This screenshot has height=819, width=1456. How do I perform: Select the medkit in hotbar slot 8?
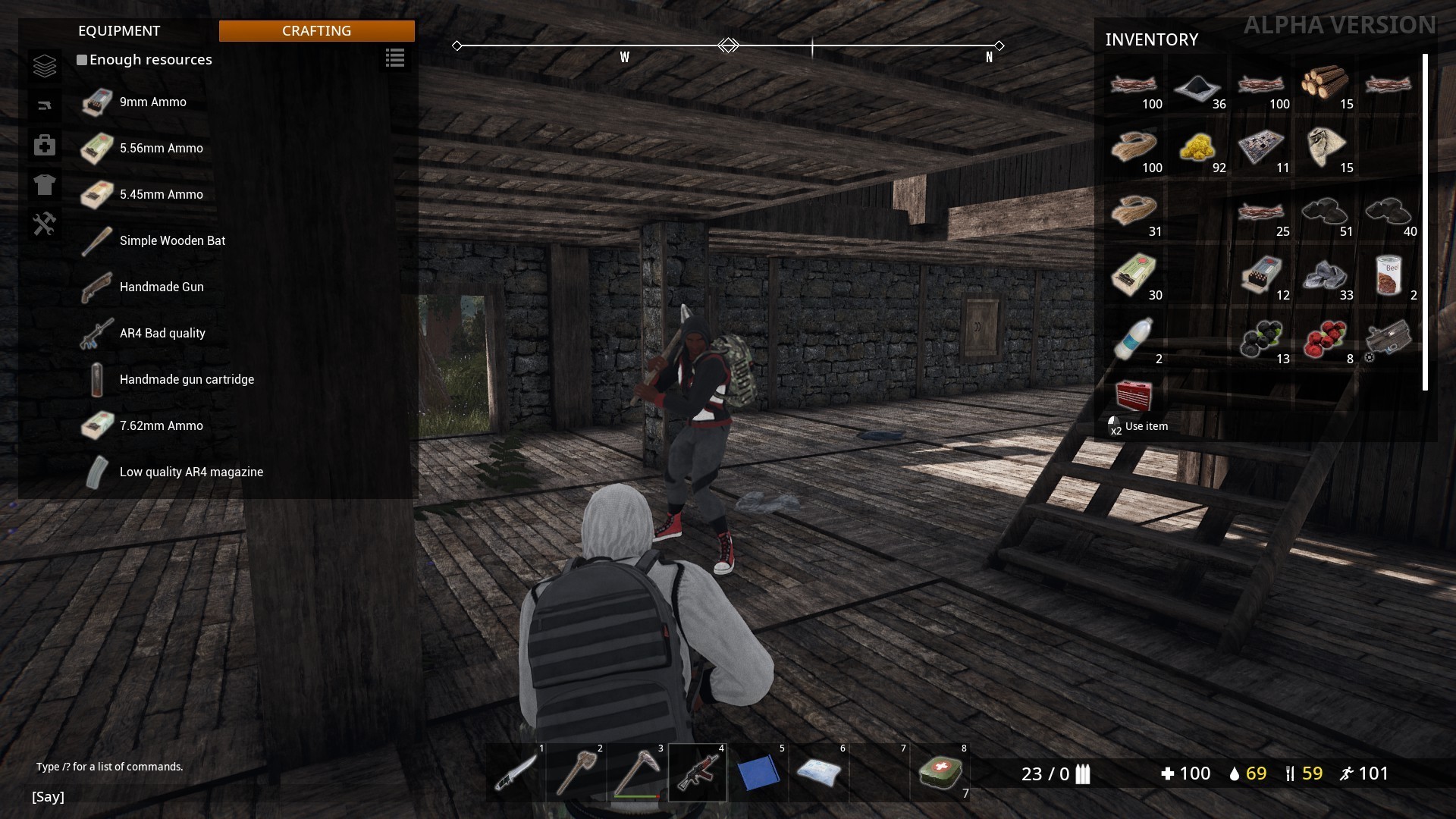tap(939, 771)
